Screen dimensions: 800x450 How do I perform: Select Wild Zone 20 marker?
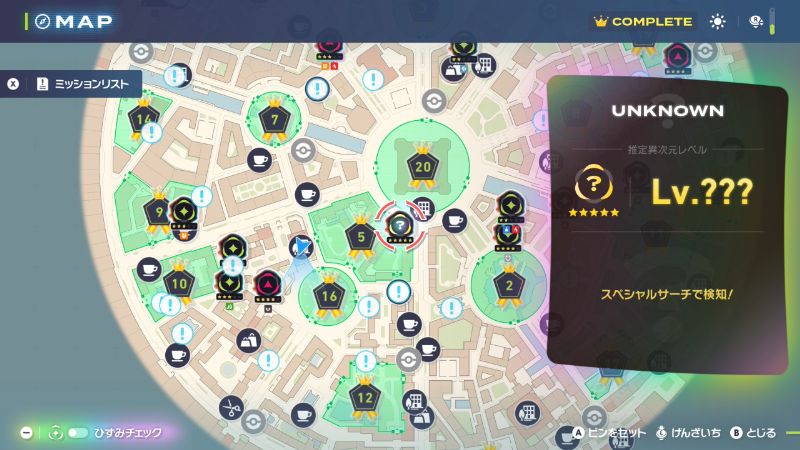(x=422, y=168)
